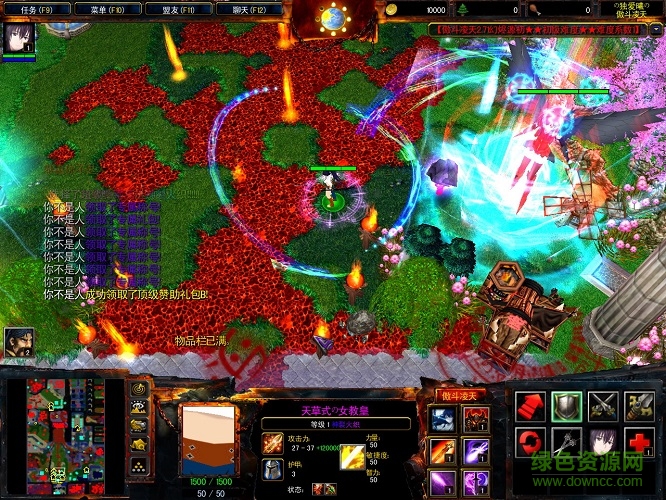Activate the red arrow move command
Viewport: 666px width, 500px height.
point(530,405)
